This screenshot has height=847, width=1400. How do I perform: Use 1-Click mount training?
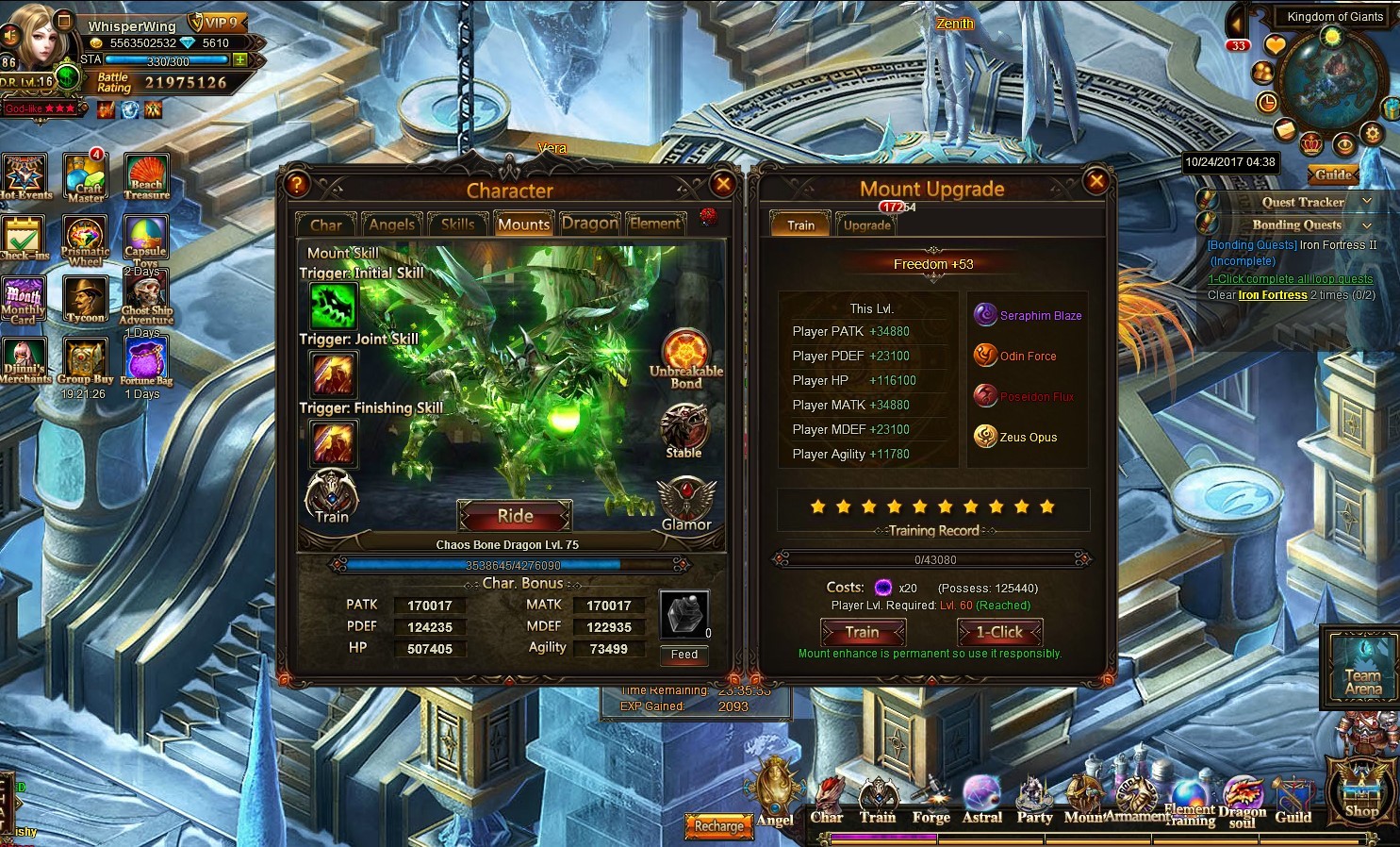[x=999, y=632]
